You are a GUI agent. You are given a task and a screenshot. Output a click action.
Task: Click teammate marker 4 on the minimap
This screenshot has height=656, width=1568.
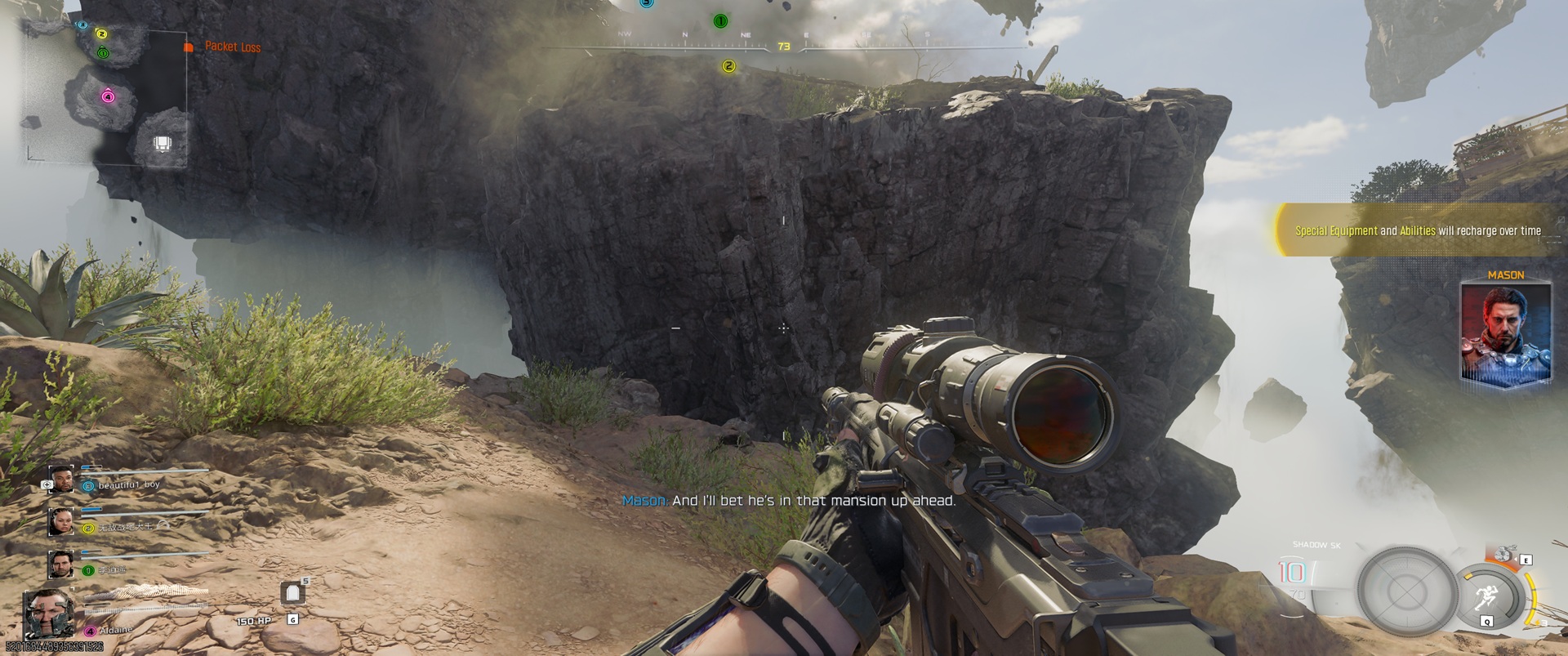click(108, 96)
